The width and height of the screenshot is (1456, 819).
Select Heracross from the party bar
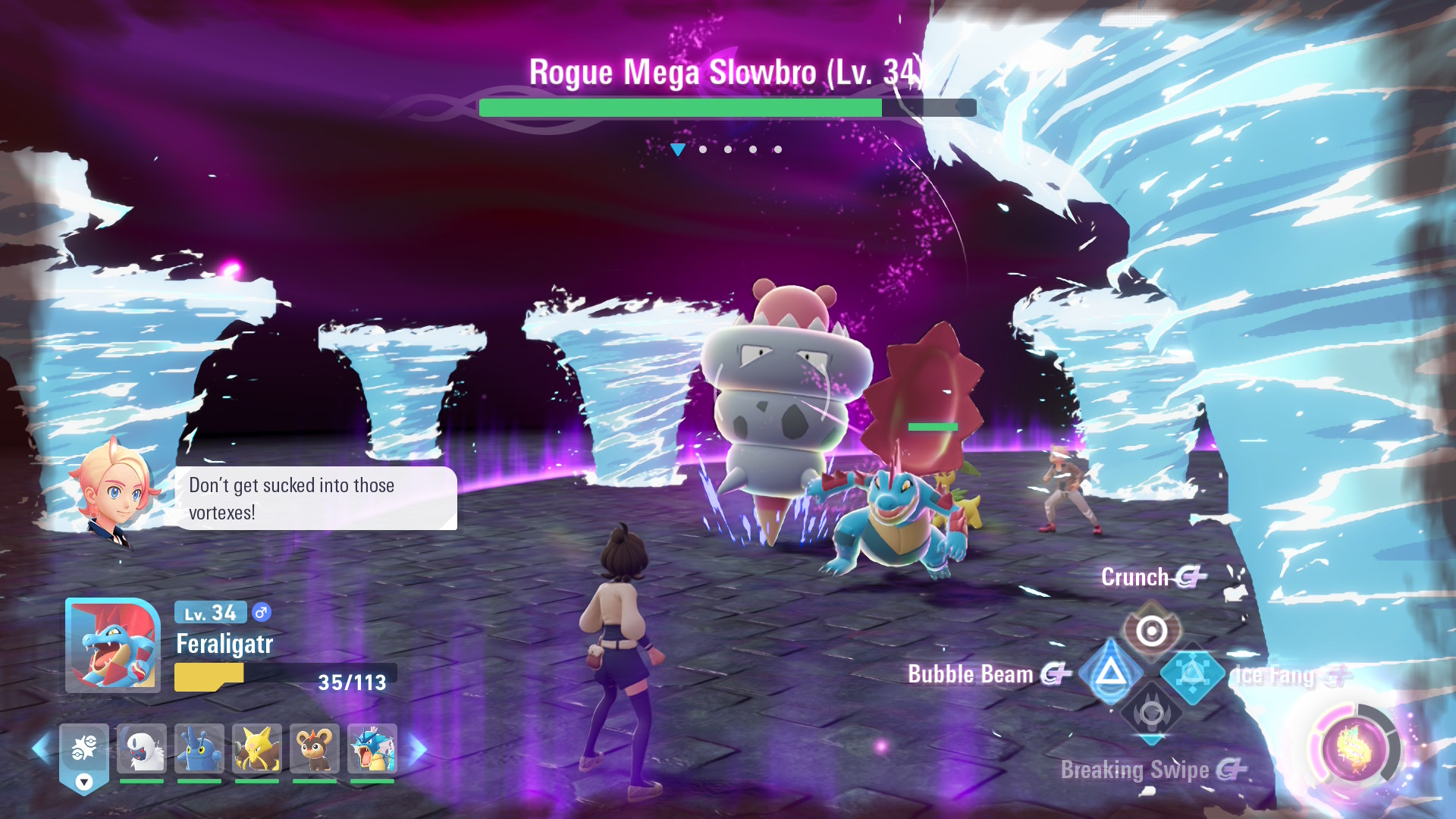199,748
